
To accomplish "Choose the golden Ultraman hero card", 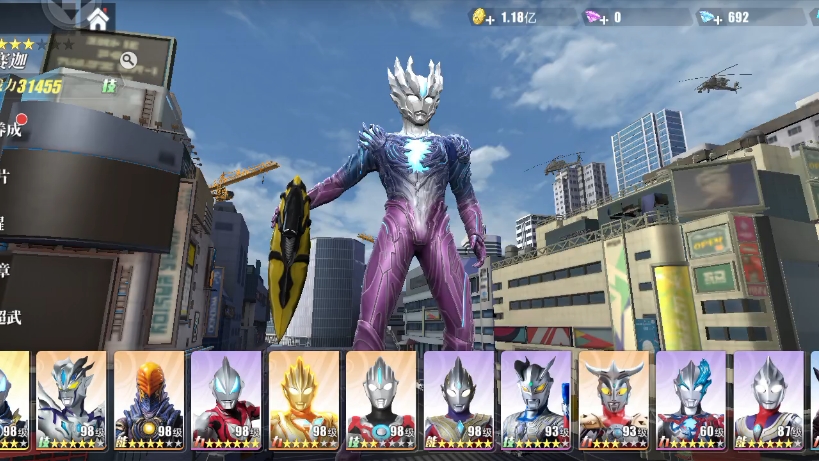I will (x=303, y=400).
